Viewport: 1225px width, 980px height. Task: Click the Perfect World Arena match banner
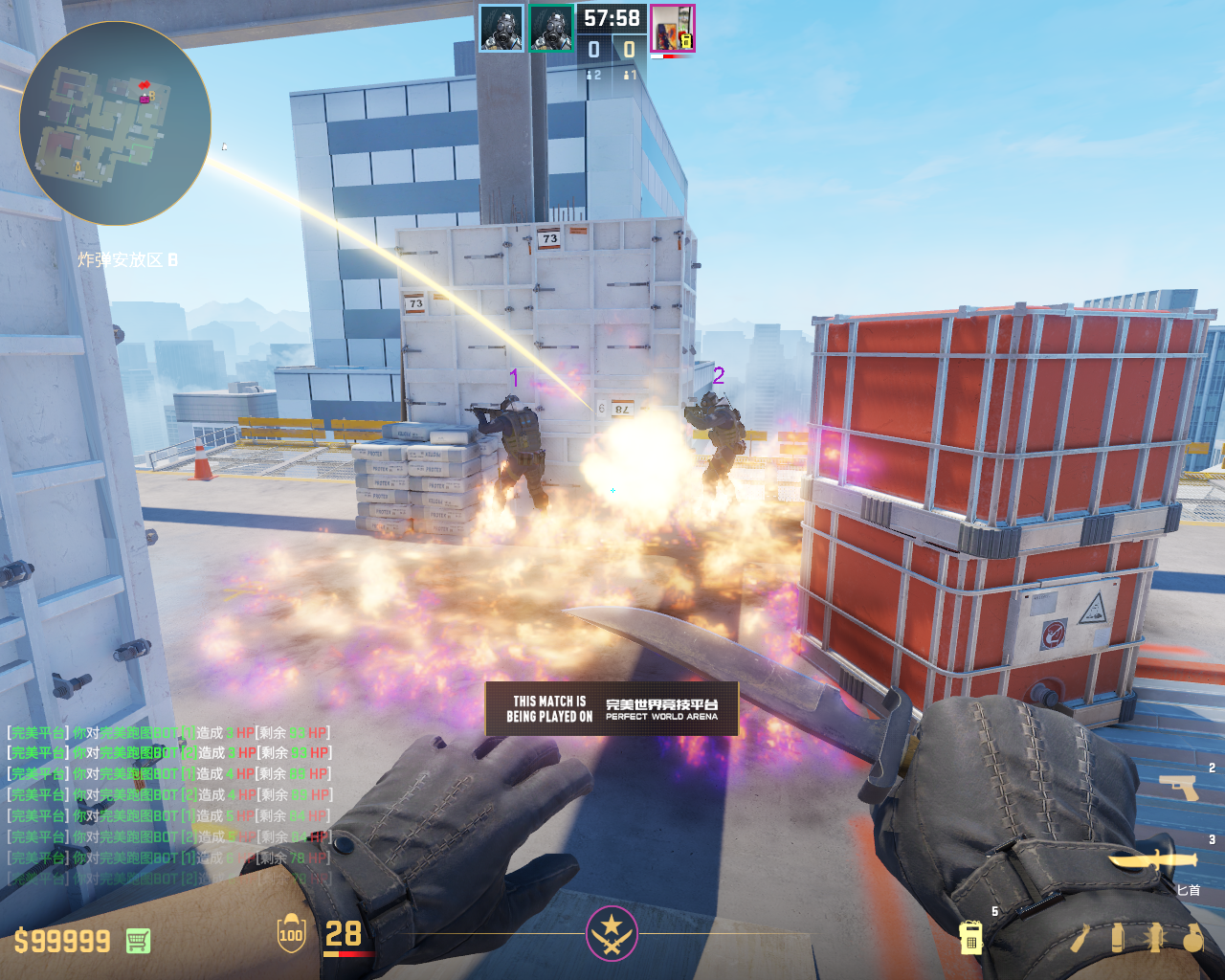click(612, 708)
